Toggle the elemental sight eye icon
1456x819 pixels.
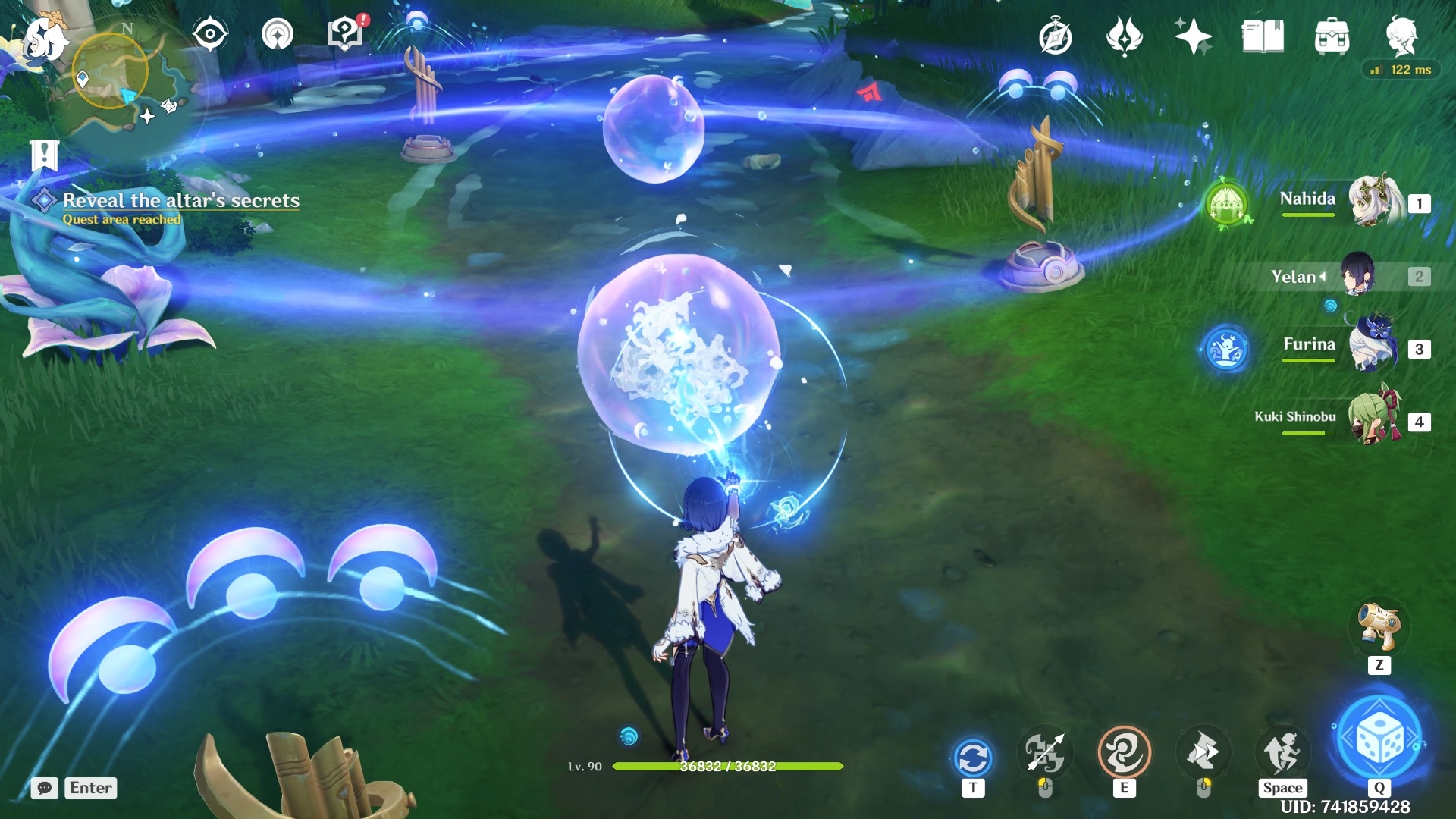(x=209, y=35)
